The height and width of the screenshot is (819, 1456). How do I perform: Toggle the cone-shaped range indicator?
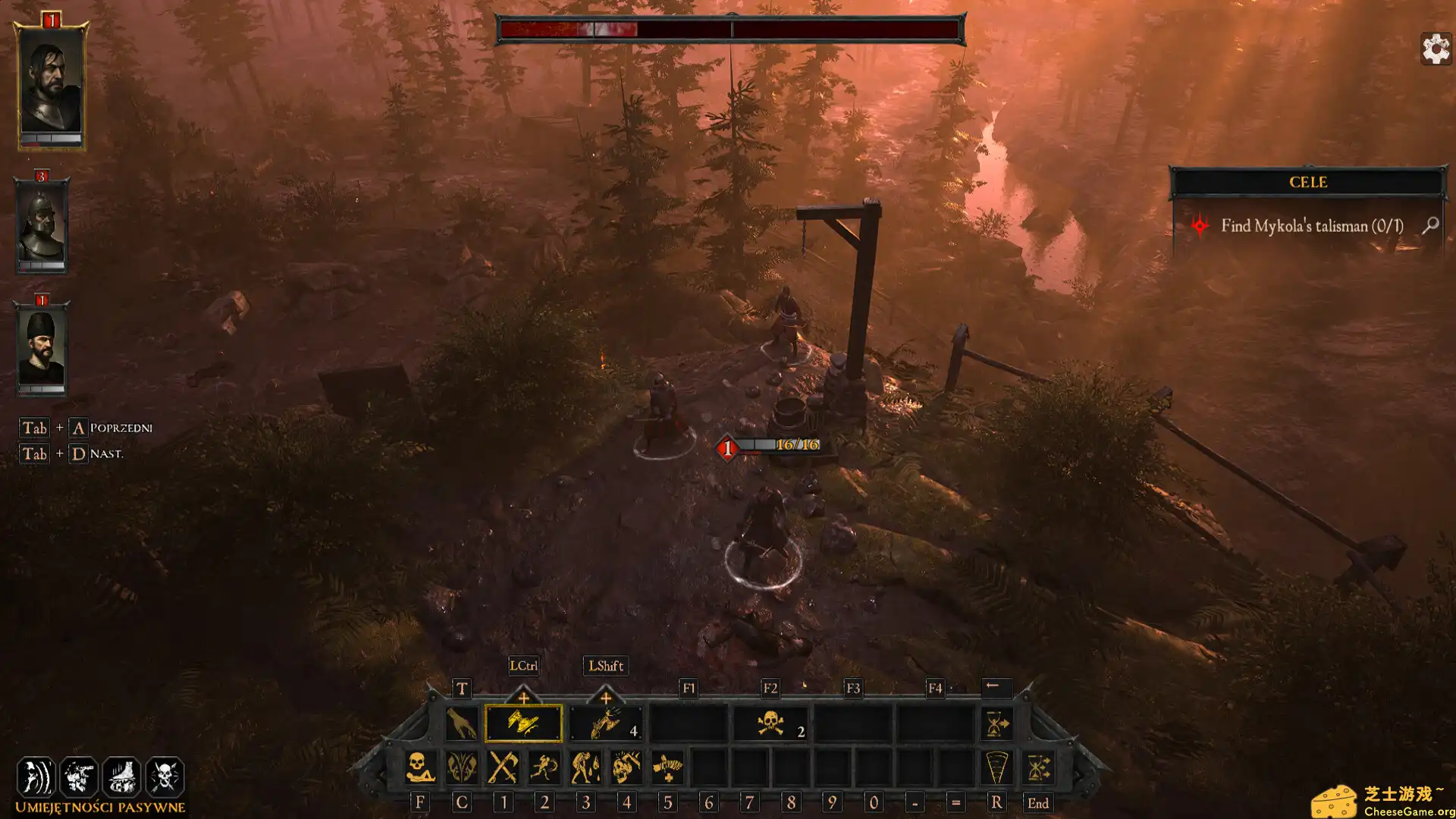coord(996,767)
